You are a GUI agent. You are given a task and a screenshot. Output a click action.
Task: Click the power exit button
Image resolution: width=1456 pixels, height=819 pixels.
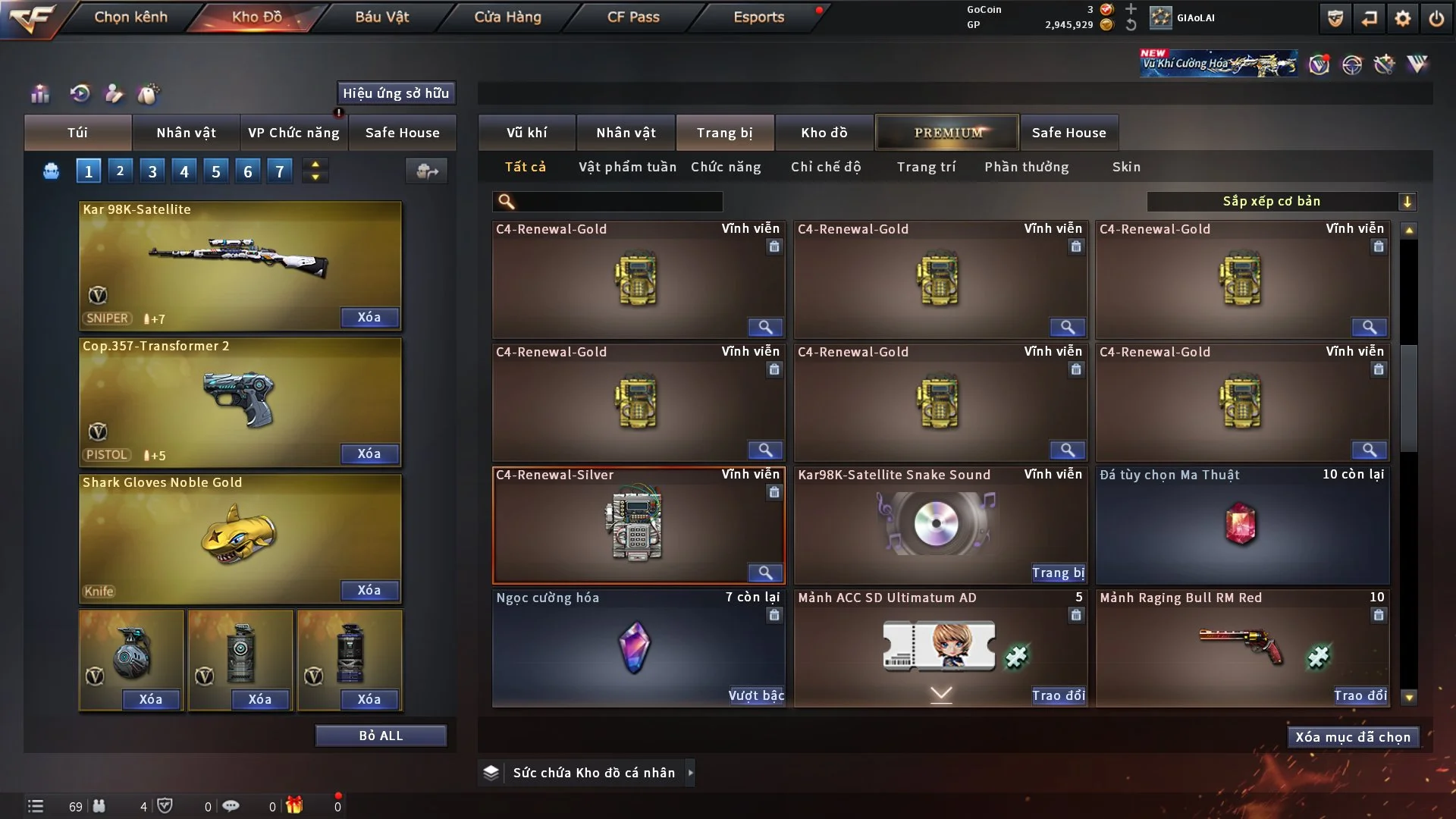1436,18
